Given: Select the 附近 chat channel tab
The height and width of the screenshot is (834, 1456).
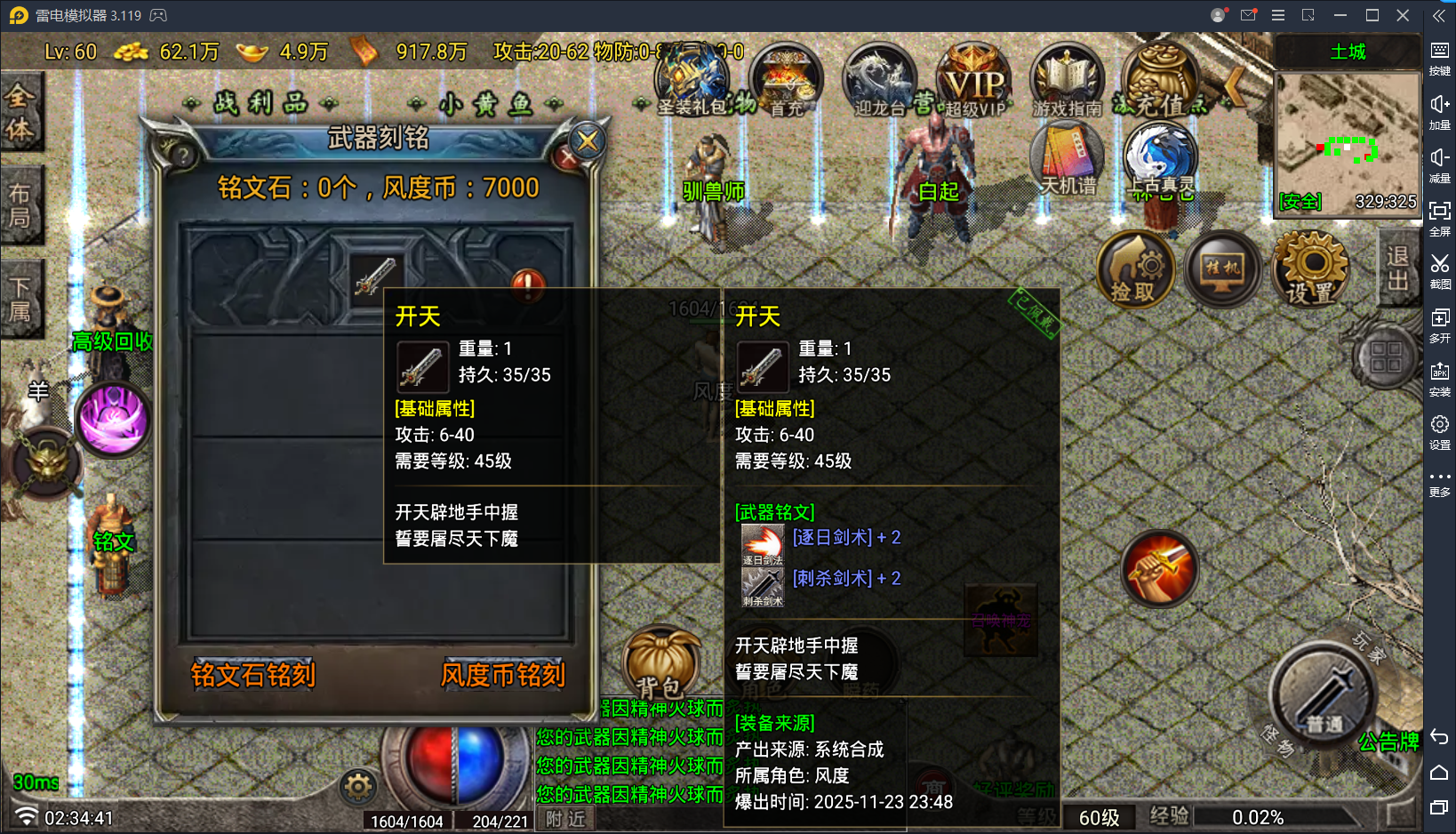Looking at the screenshot, I should pos(564,819).
